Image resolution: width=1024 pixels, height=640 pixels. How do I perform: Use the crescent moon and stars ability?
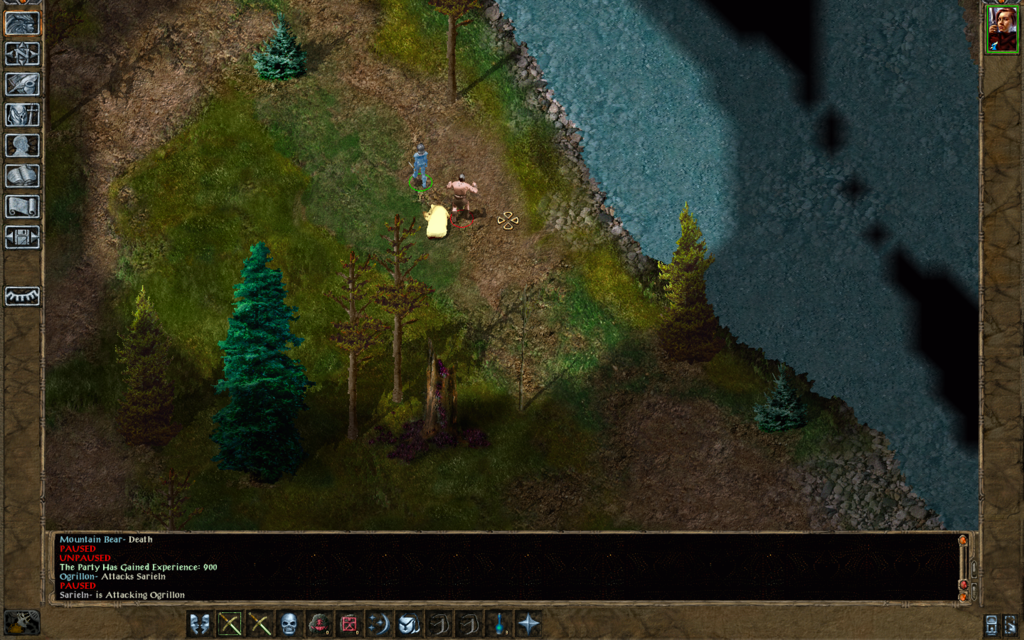(x=379, y=624)
